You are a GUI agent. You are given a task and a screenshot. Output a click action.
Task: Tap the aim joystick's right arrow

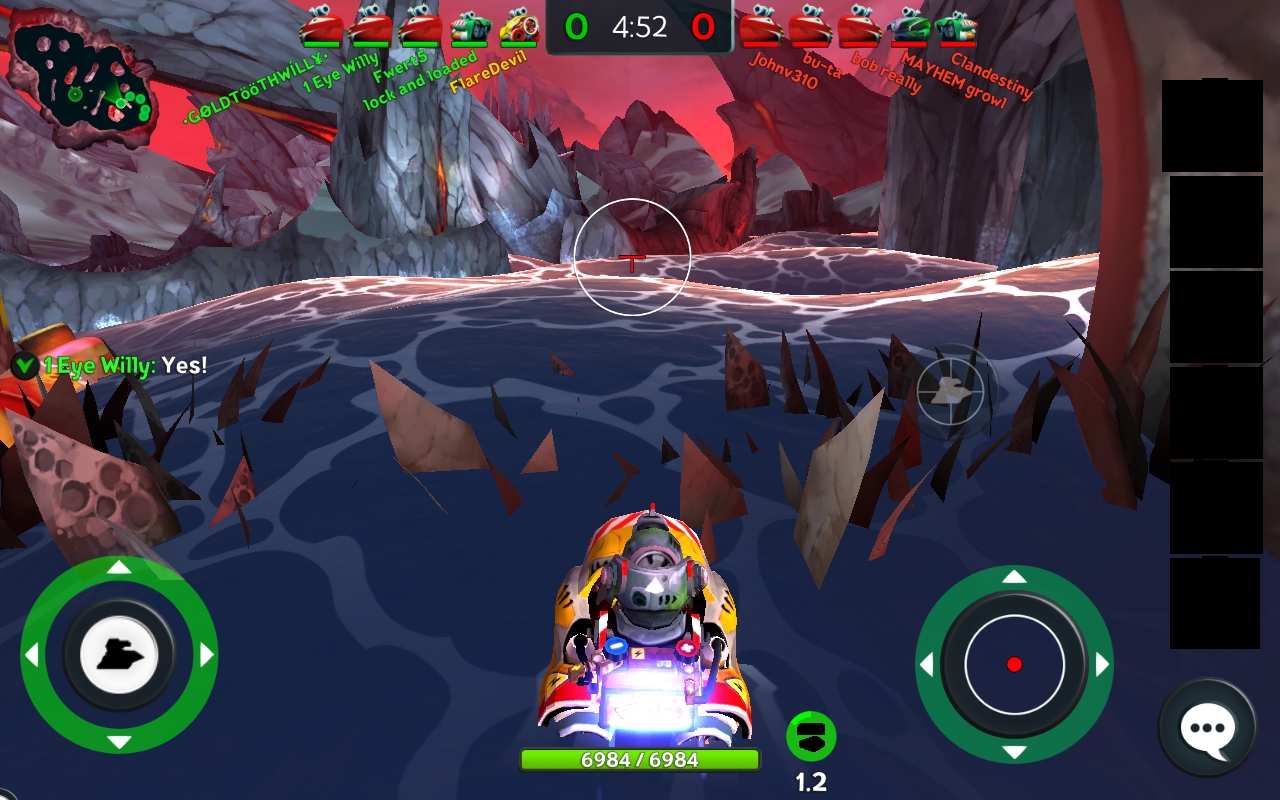[x=1102, y=664]
